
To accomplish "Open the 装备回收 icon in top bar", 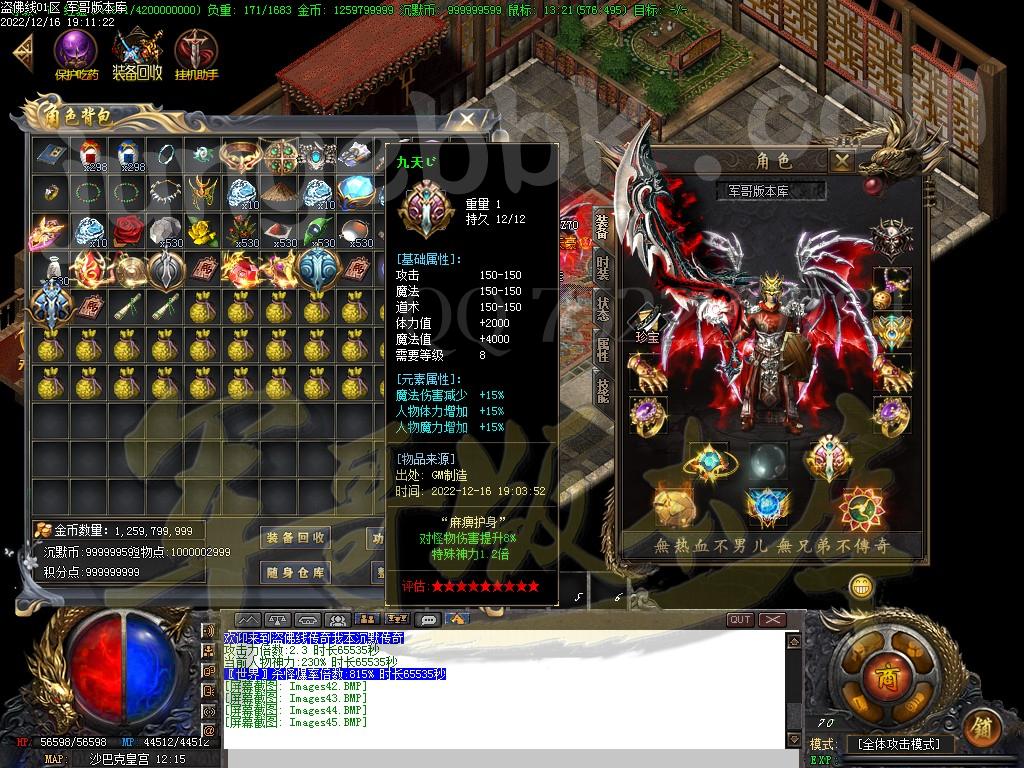I will [137, 54].
